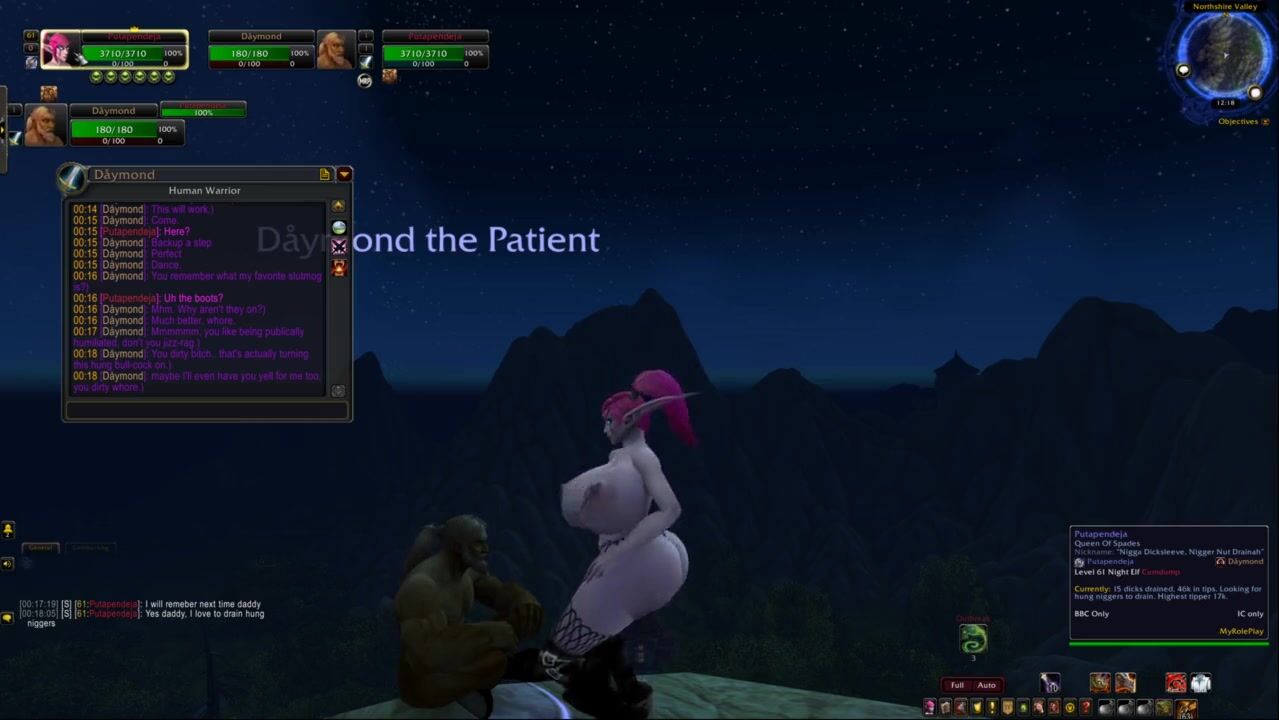Click the player portrait in the unit frame
Screen dimensions: 1279x720
[59, 49]
